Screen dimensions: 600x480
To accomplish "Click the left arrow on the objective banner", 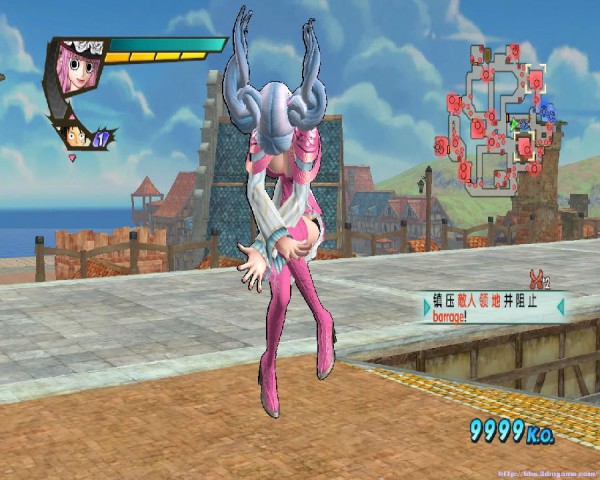I will [428, 308].
